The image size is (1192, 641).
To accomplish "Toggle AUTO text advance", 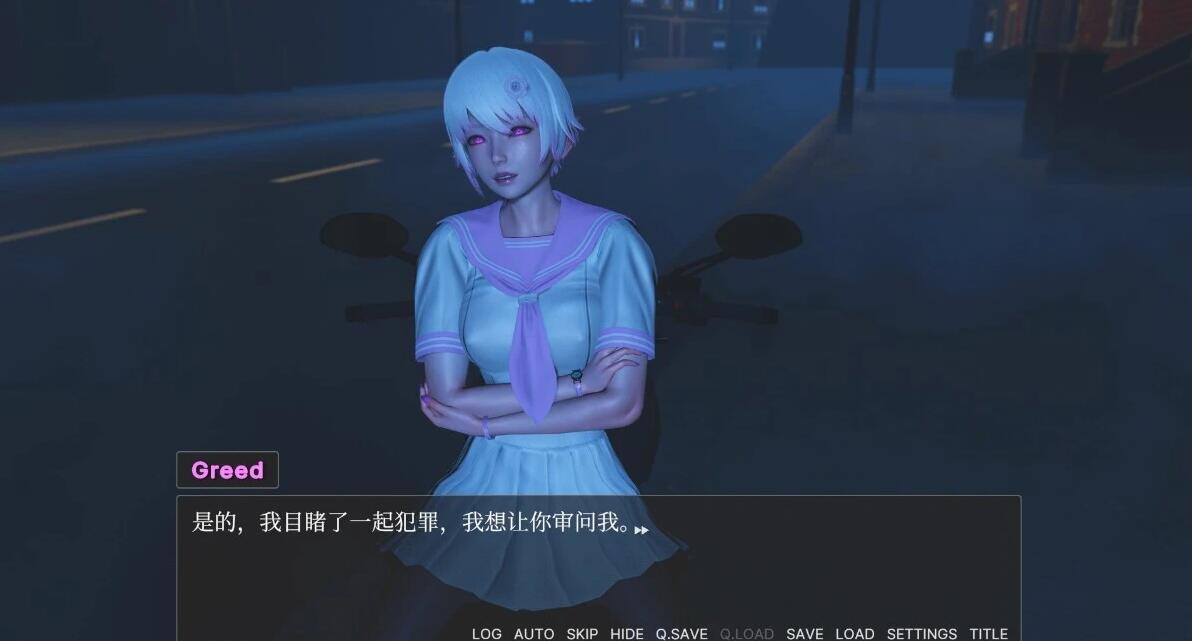I will pos(534,633).
